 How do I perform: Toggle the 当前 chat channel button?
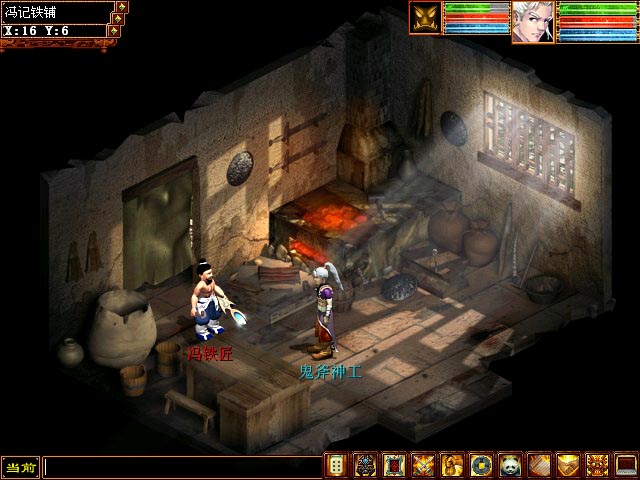(x=20, y=467)
